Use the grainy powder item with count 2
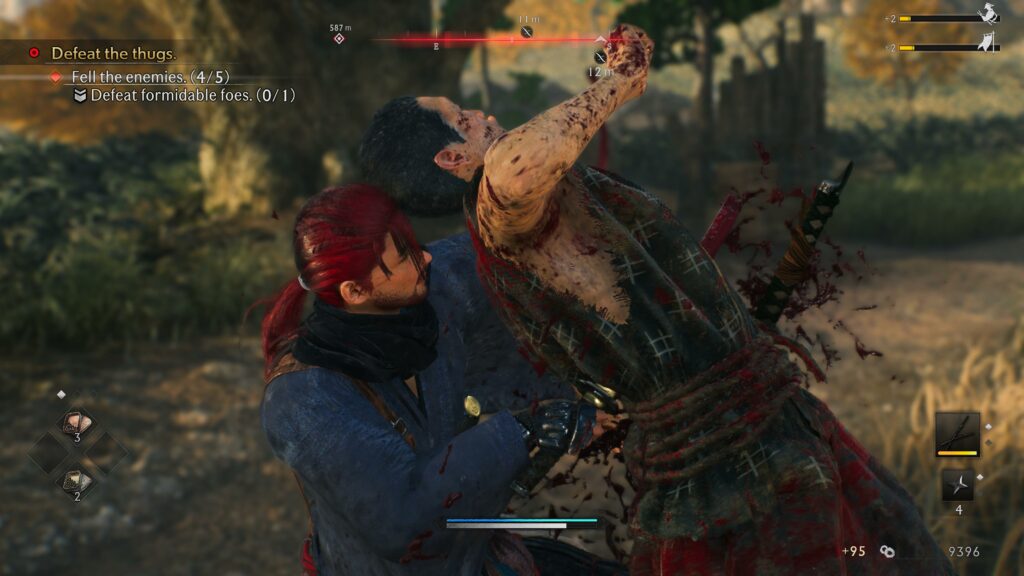This screenshot has height=576, width=1024. pos(77,482)
